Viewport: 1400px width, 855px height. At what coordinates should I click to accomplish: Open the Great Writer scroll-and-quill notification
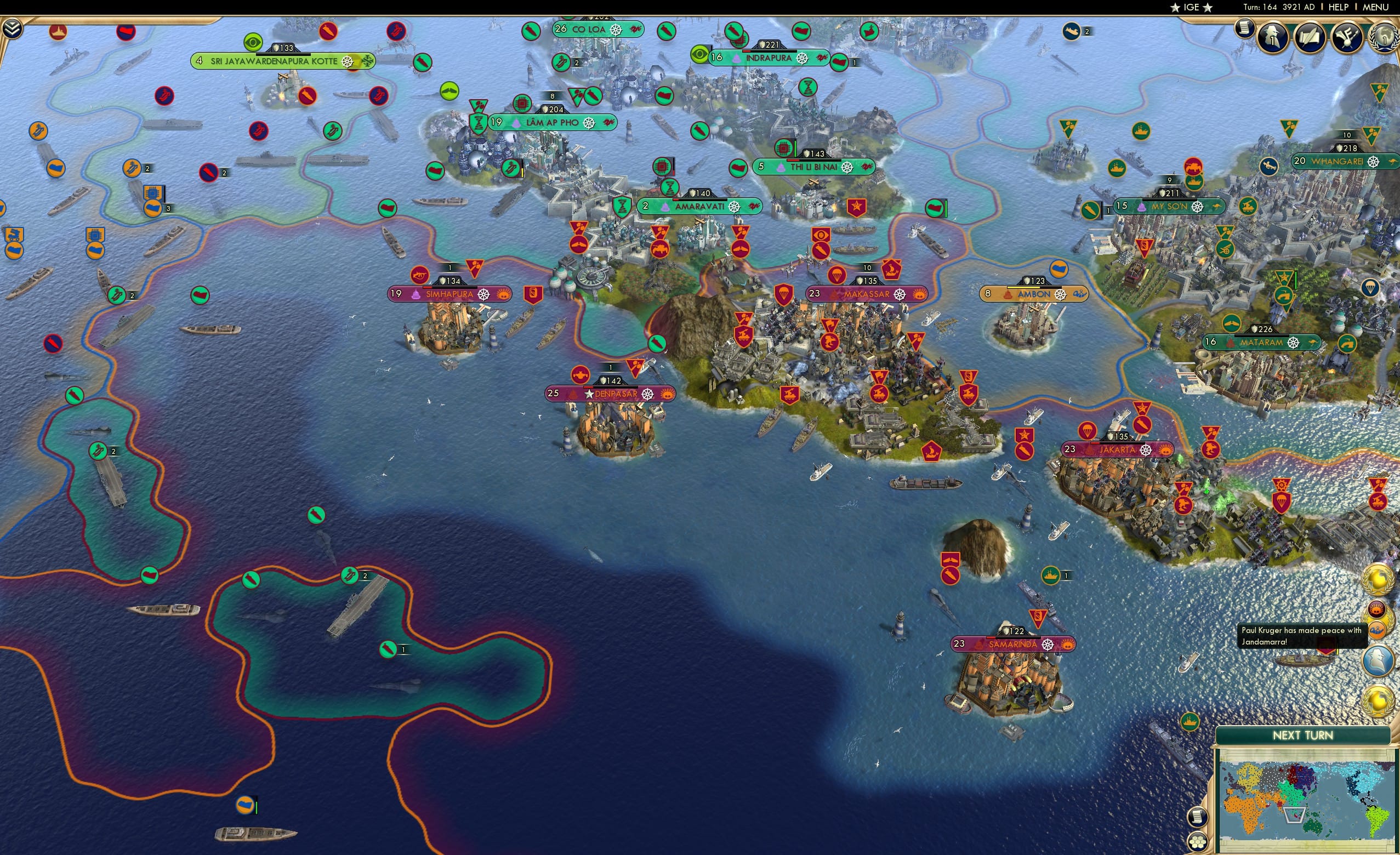click(x=1310, y=36)
